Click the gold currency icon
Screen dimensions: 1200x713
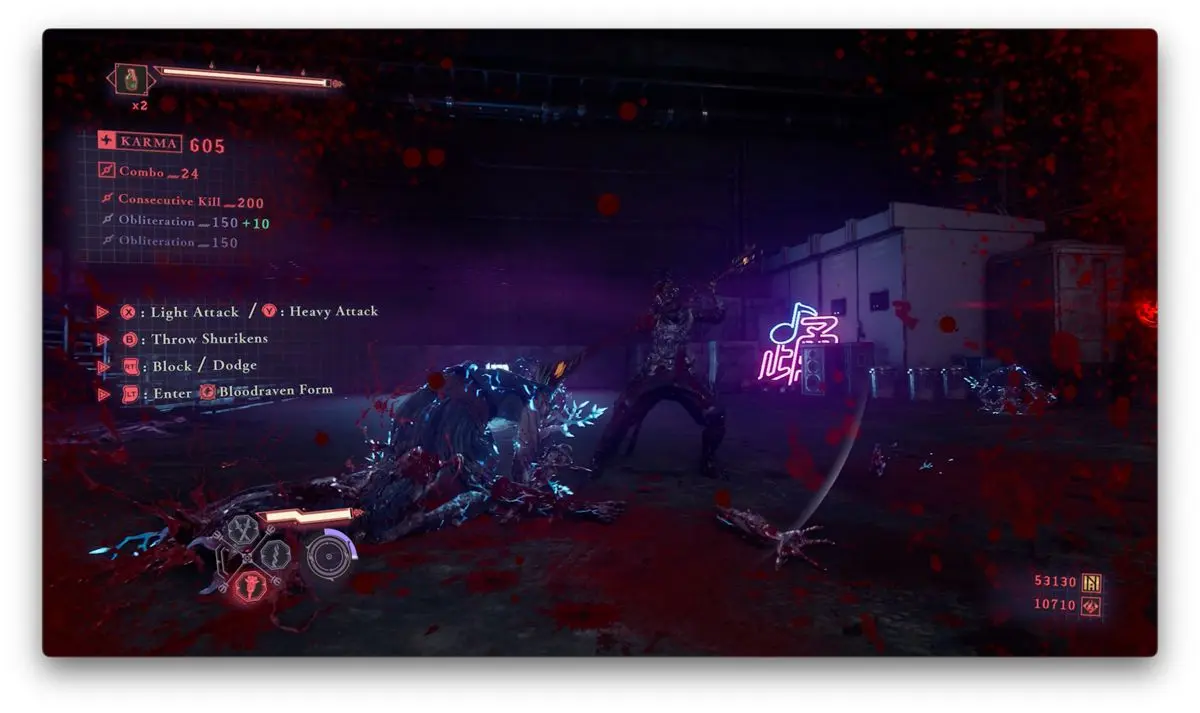click(x=1091, y=582)
